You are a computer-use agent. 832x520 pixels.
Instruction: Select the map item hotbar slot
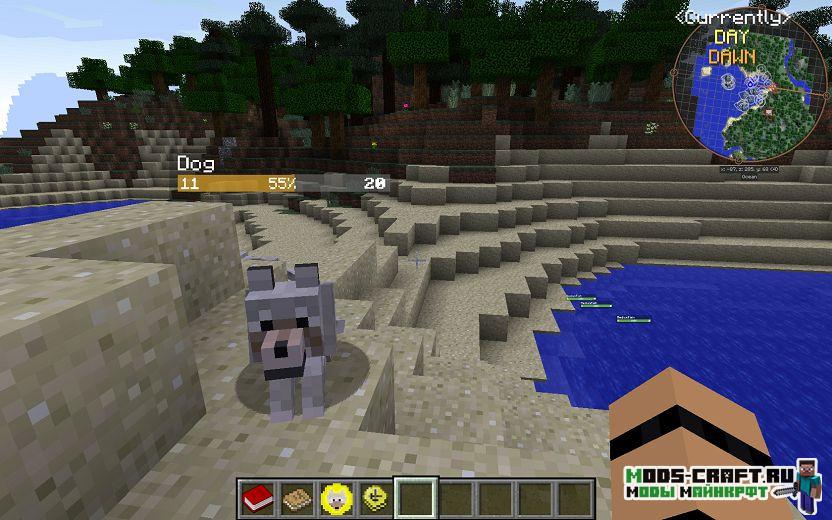pos(294,497)
